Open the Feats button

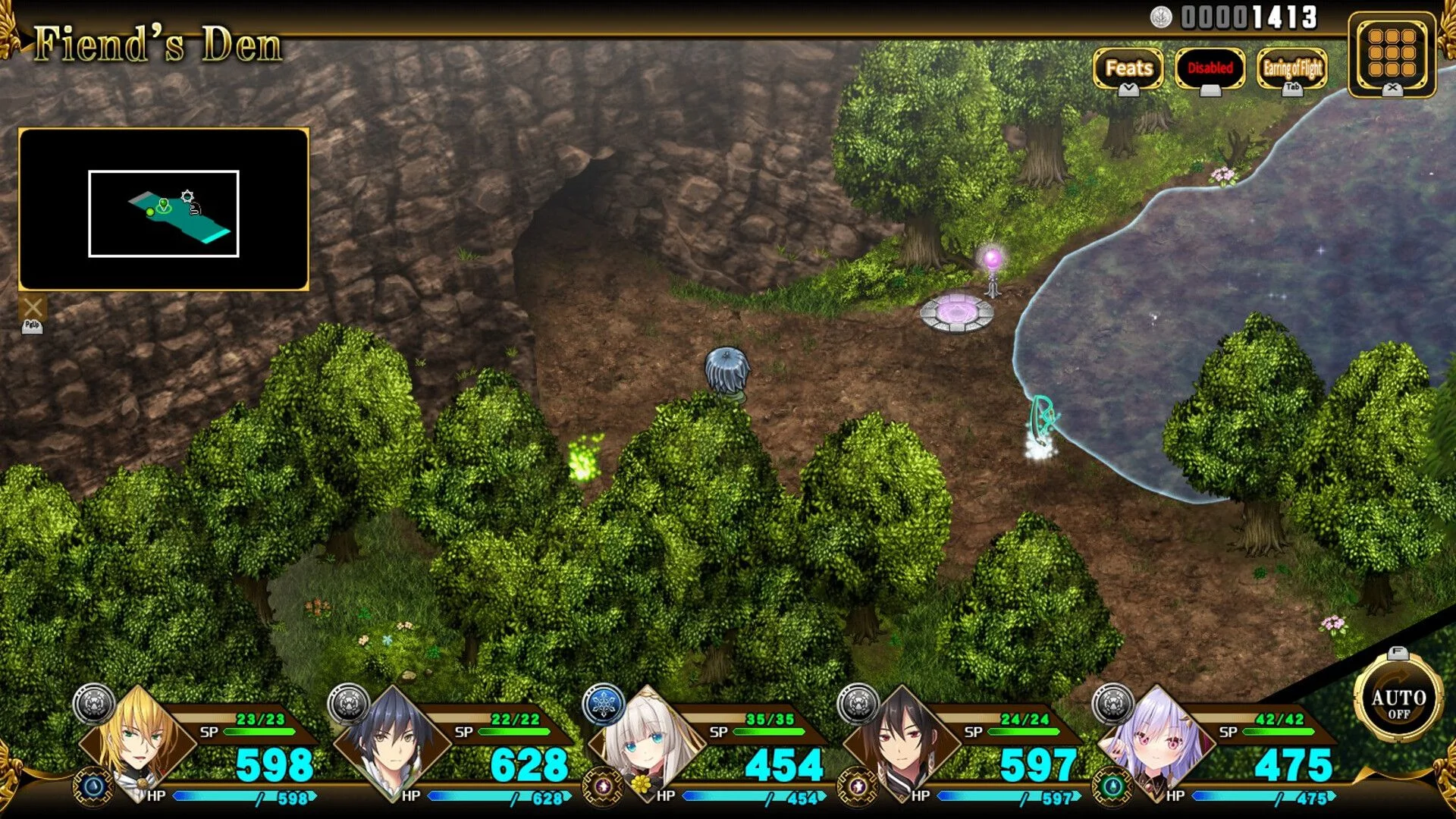click(x=1128, y=68)
